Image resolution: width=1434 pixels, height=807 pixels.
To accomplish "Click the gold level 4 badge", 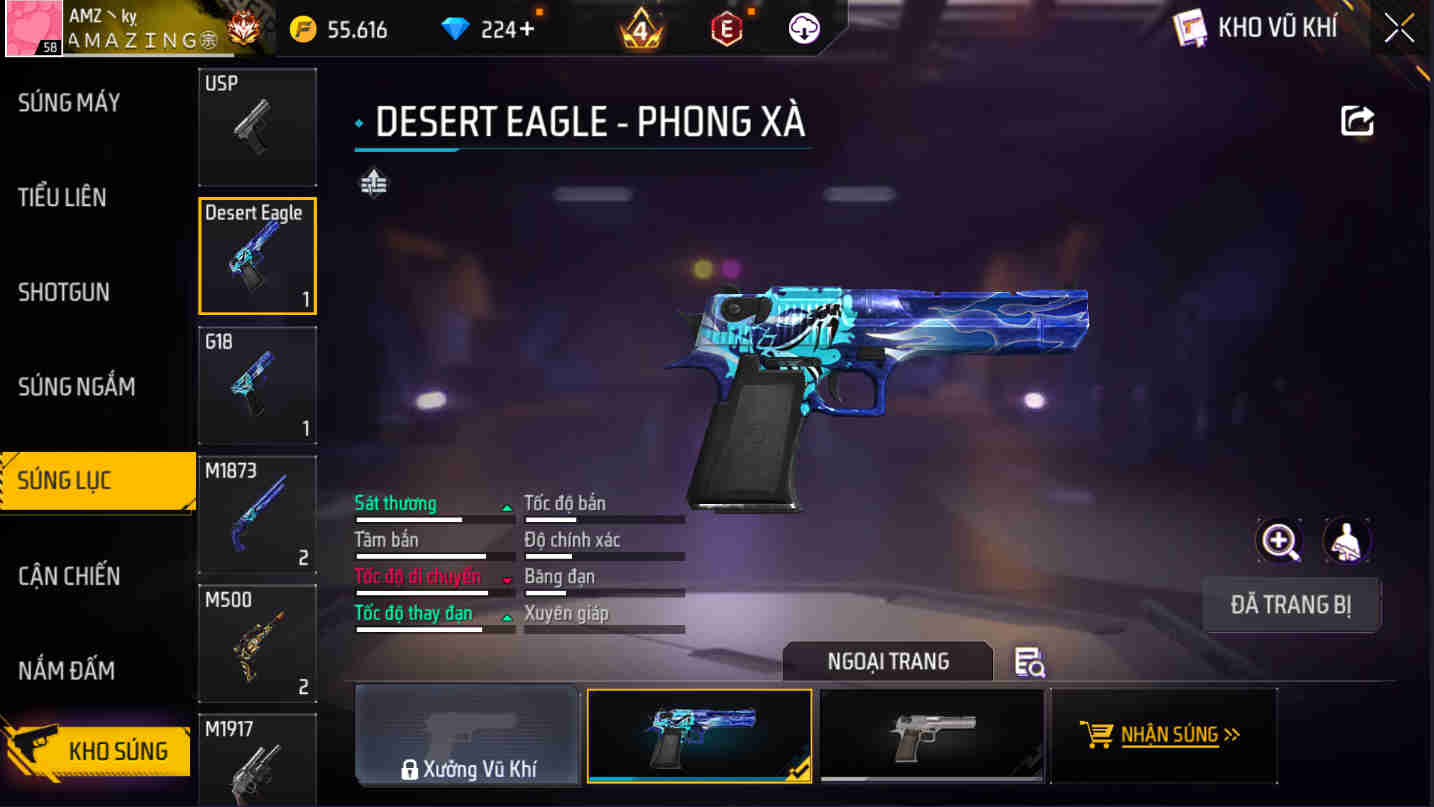I will (x=640, y=28).
